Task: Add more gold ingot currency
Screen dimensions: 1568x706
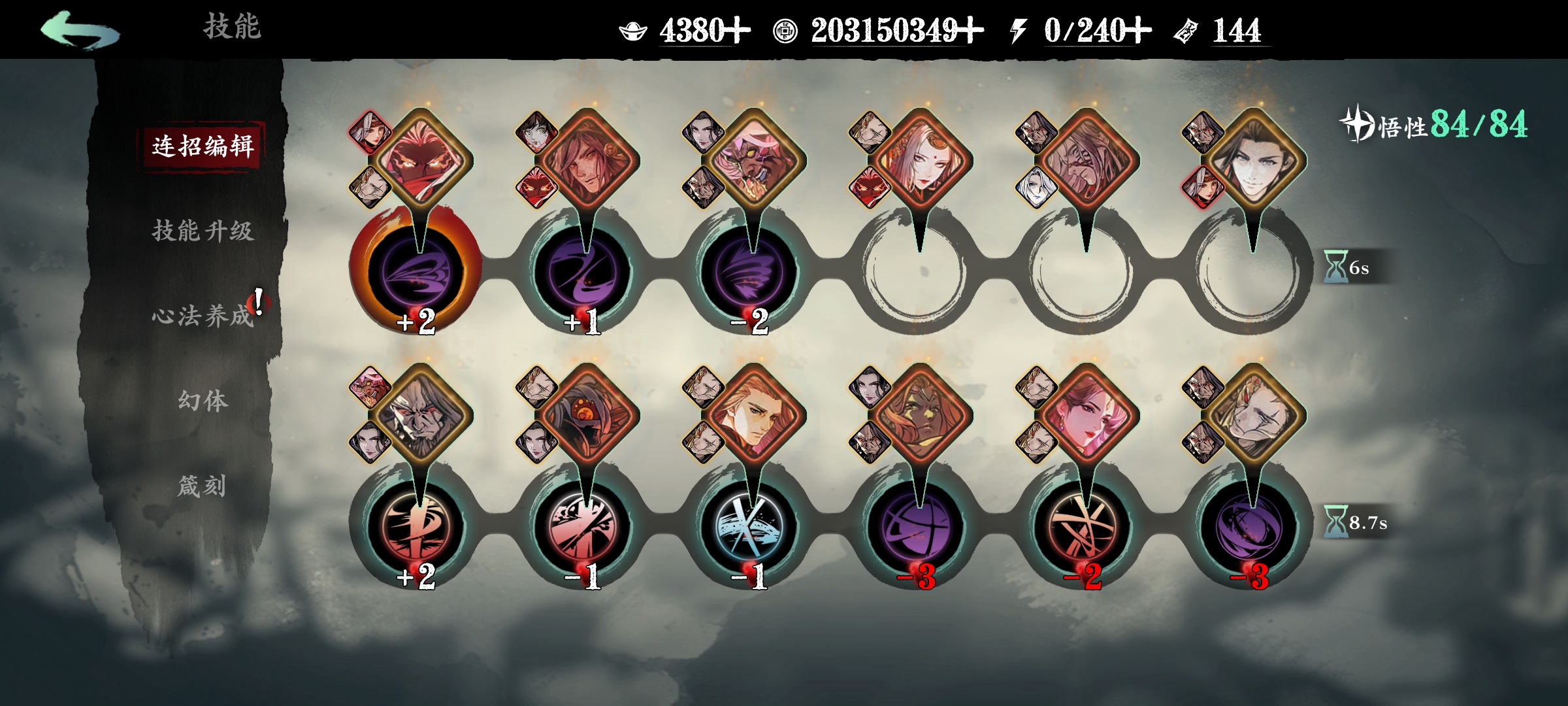Action: click(737, 30)
